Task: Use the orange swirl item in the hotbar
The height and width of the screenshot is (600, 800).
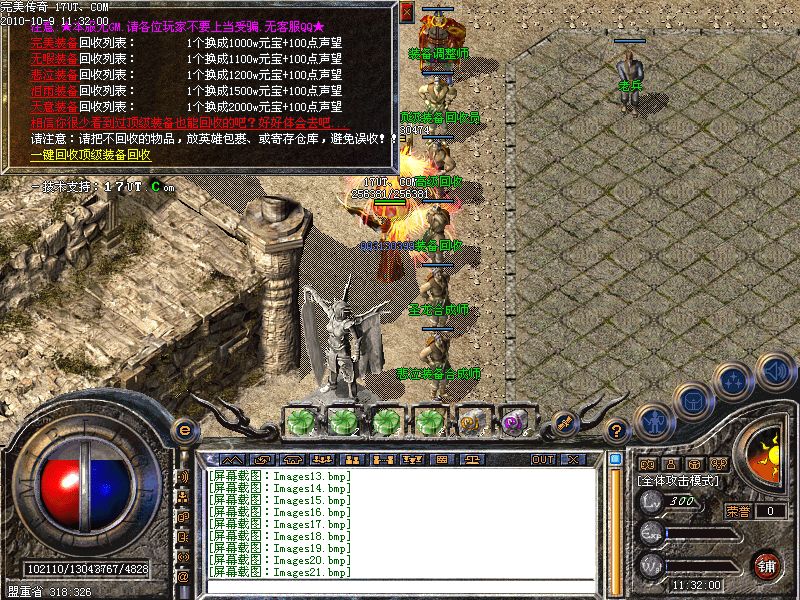Action: pos(472,421)
